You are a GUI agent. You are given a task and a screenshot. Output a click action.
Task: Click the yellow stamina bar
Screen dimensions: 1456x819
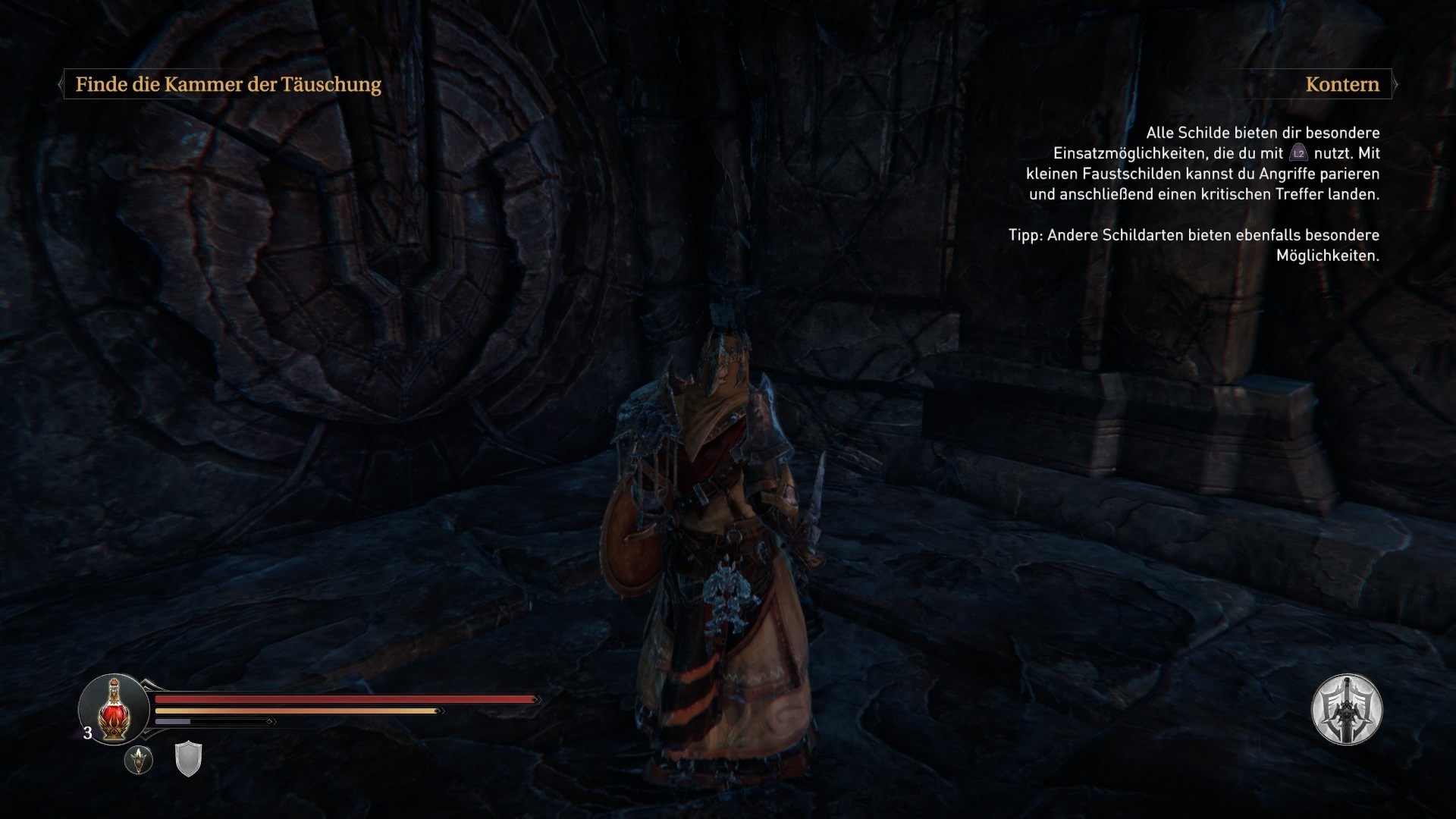296,711
